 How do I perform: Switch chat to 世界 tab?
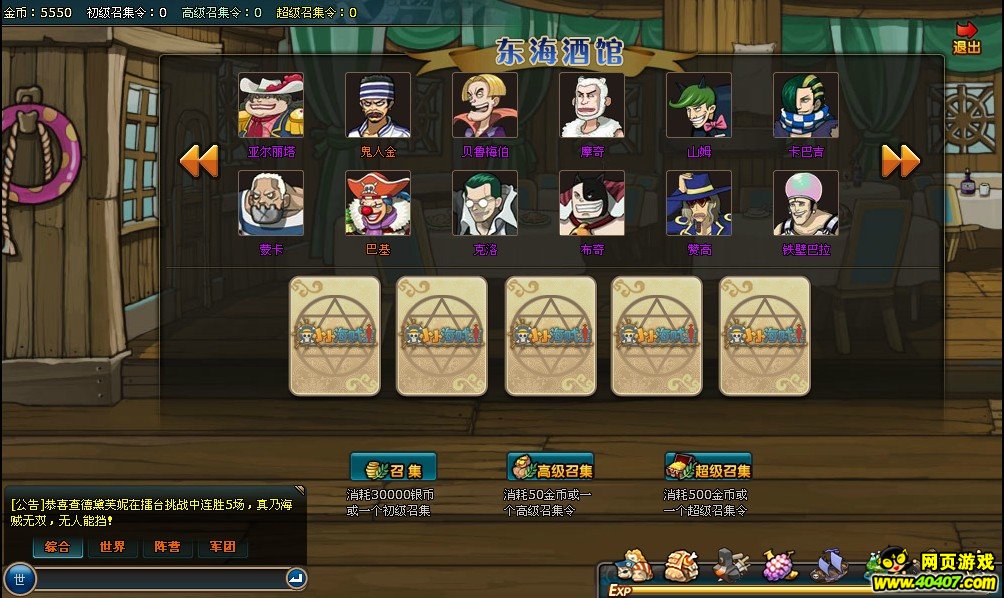[112, 547]
